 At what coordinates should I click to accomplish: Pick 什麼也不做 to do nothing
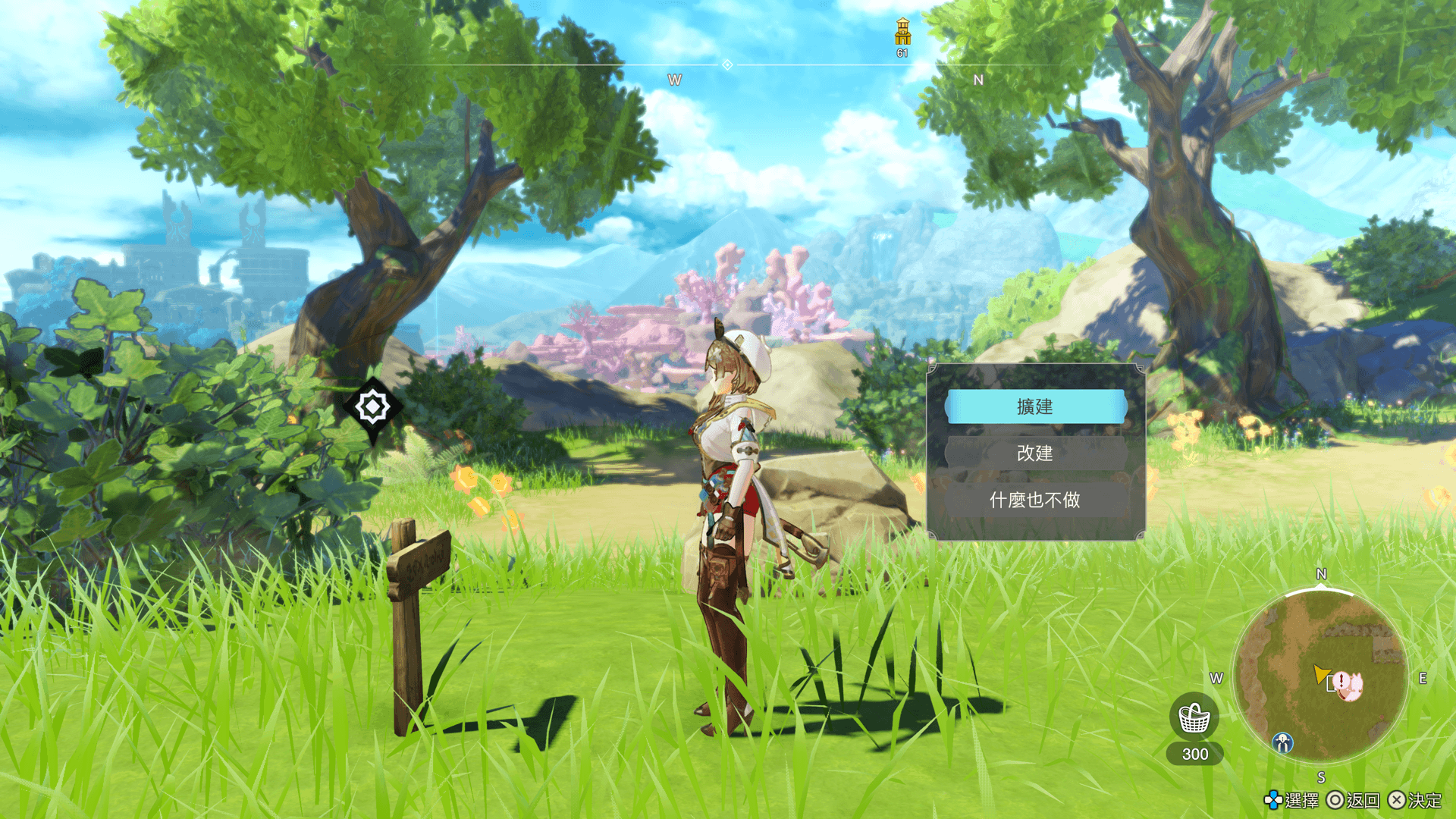(1035, 500)
